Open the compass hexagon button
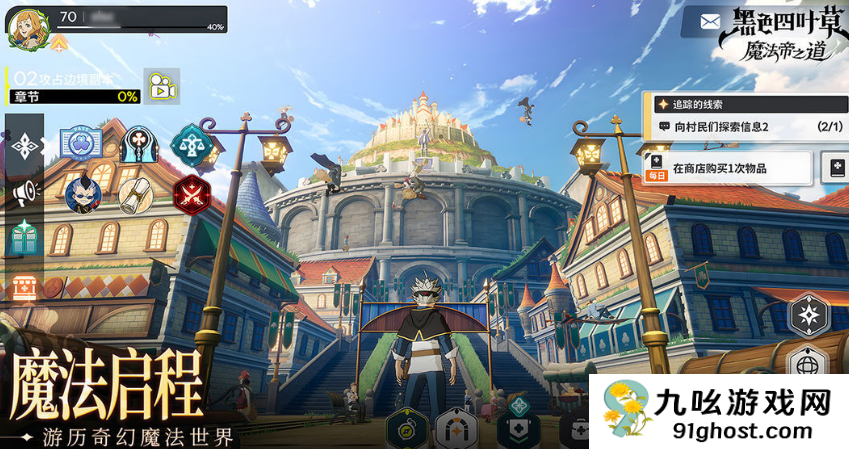The width and height of the screenshot is (849, 449). (408, 429)
